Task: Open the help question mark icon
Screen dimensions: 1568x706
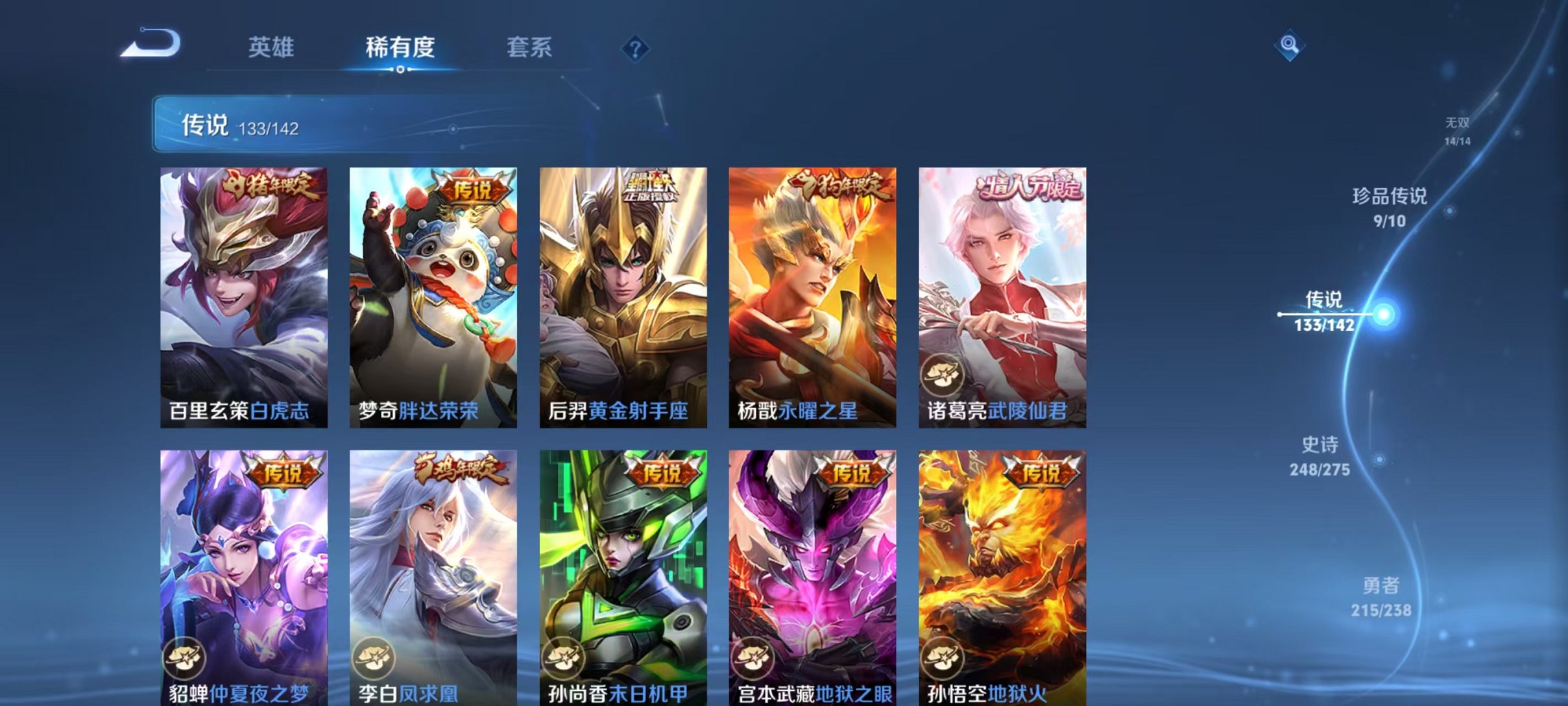Action: click(638, 49)
